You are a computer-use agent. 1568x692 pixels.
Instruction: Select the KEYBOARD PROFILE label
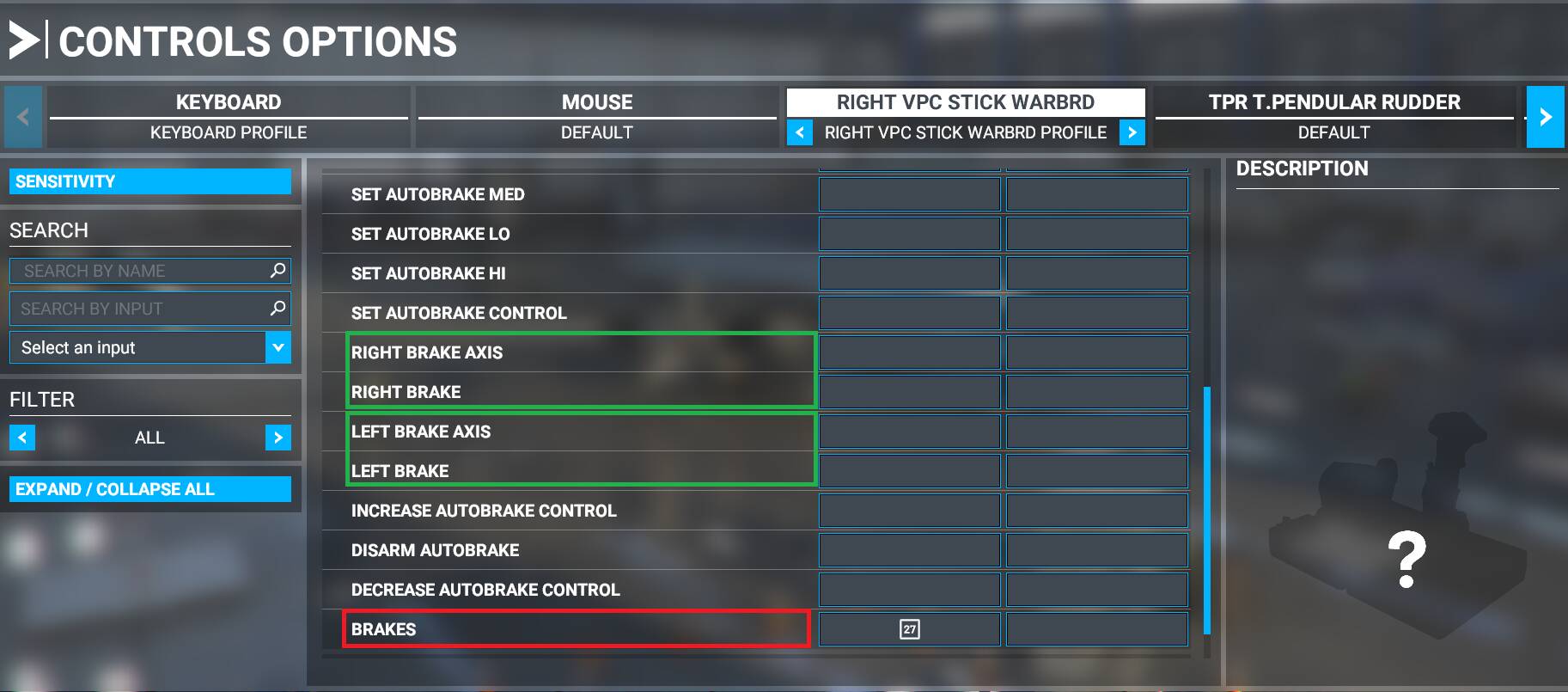coord(229,132)
